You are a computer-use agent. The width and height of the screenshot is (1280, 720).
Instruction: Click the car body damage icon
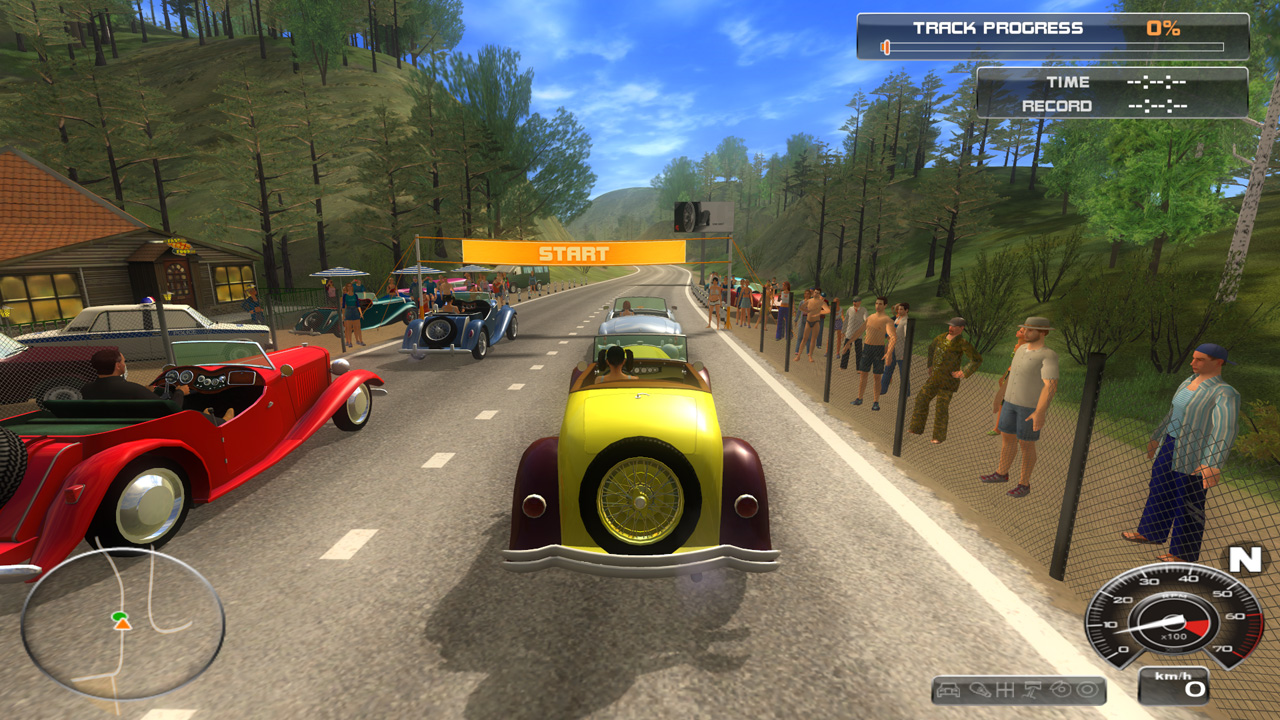[x=948, y=690]
